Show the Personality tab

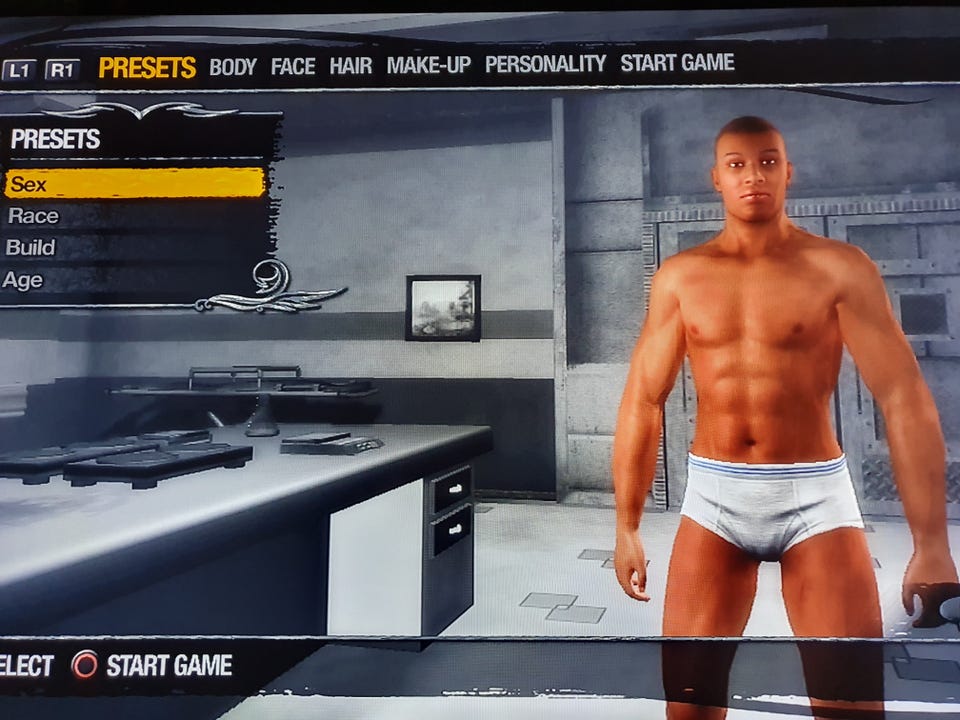(x=545, y=64)
